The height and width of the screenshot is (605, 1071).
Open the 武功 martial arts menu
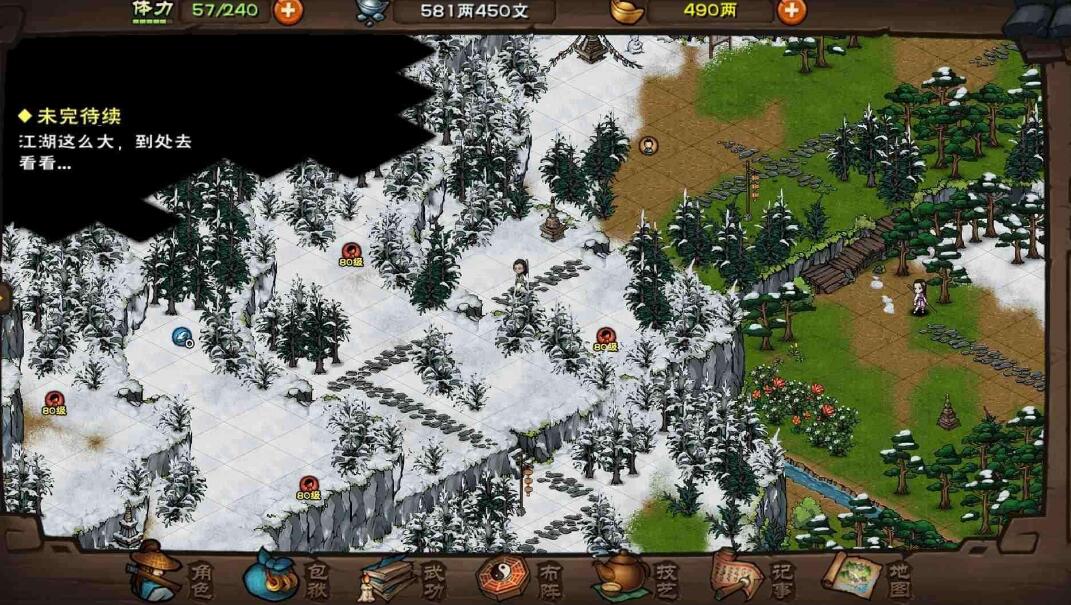point(404,577)
